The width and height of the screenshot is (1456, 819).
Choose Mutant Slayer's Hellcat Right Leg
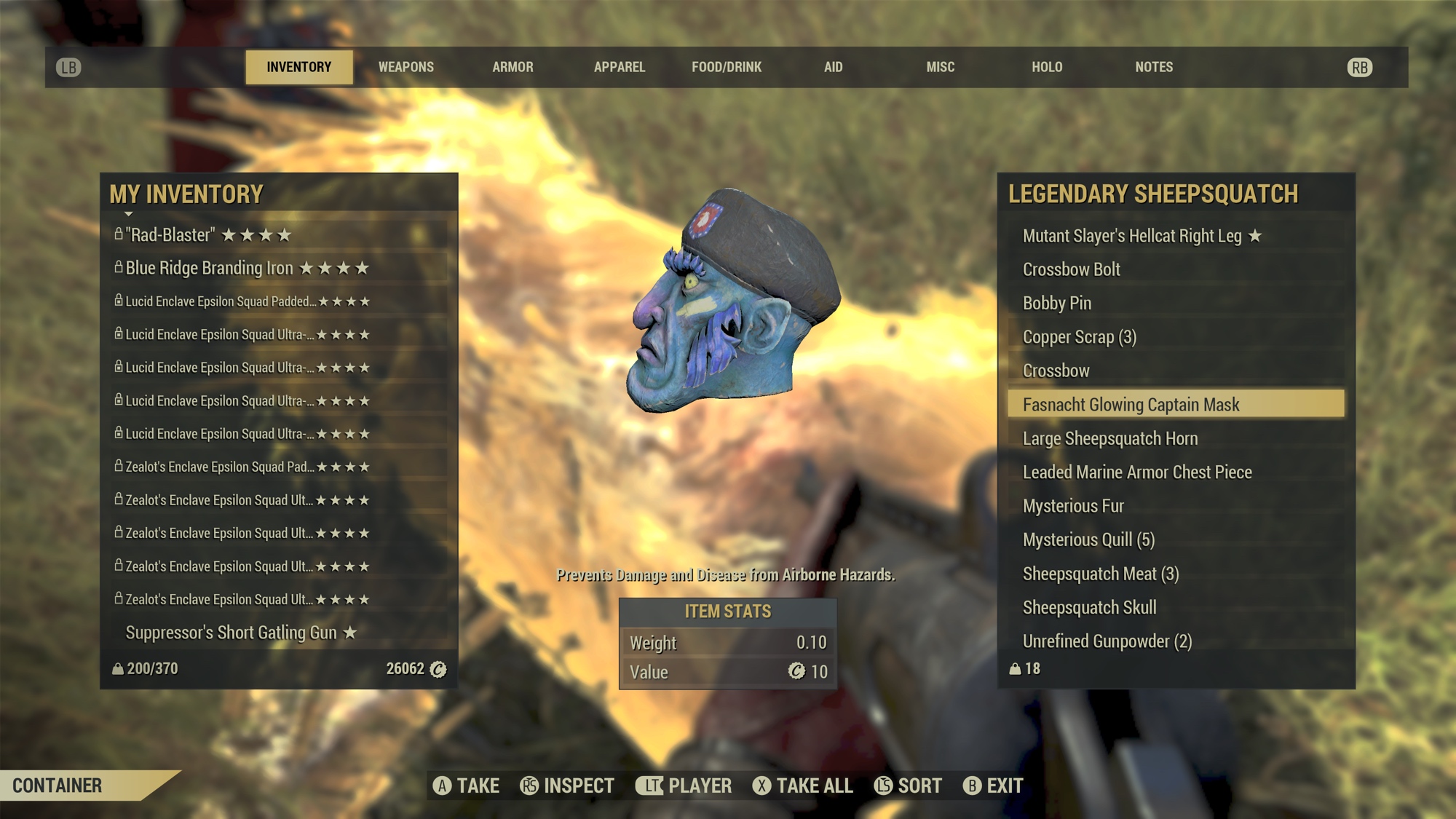click(1131, 236)
